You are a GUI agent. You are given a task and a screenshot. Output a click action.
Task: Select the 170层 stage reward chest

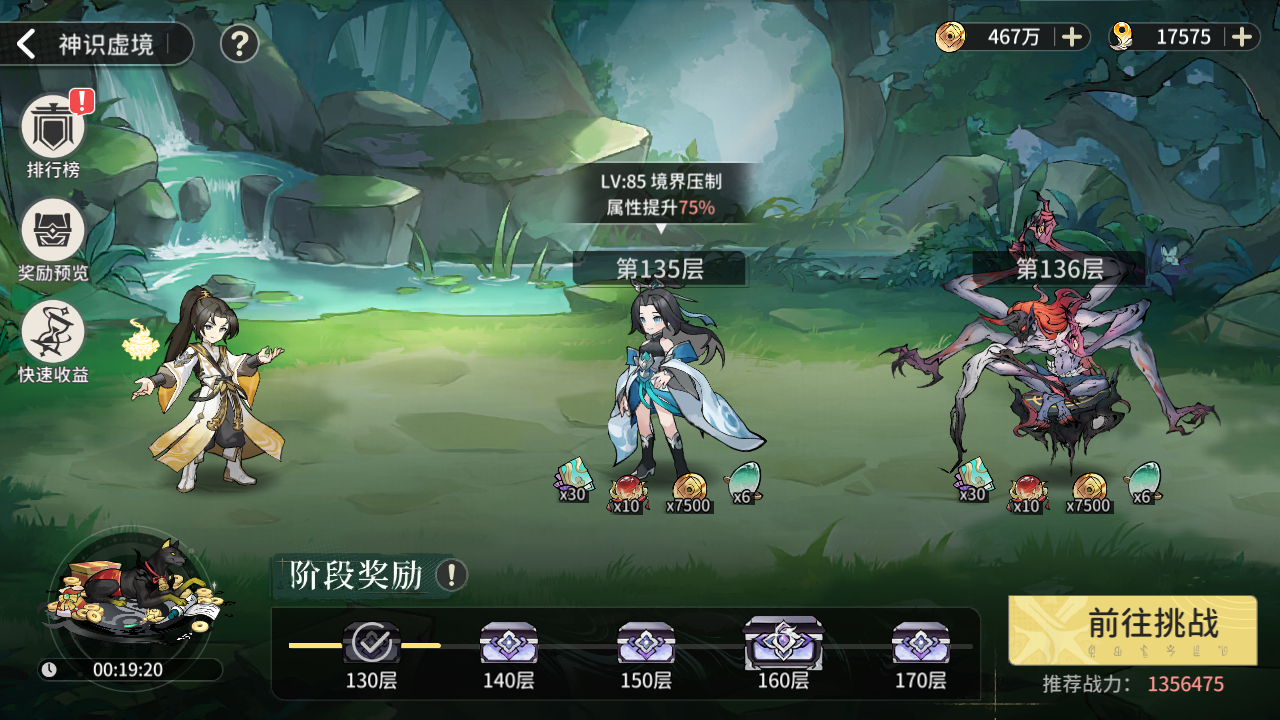(920, 643)
